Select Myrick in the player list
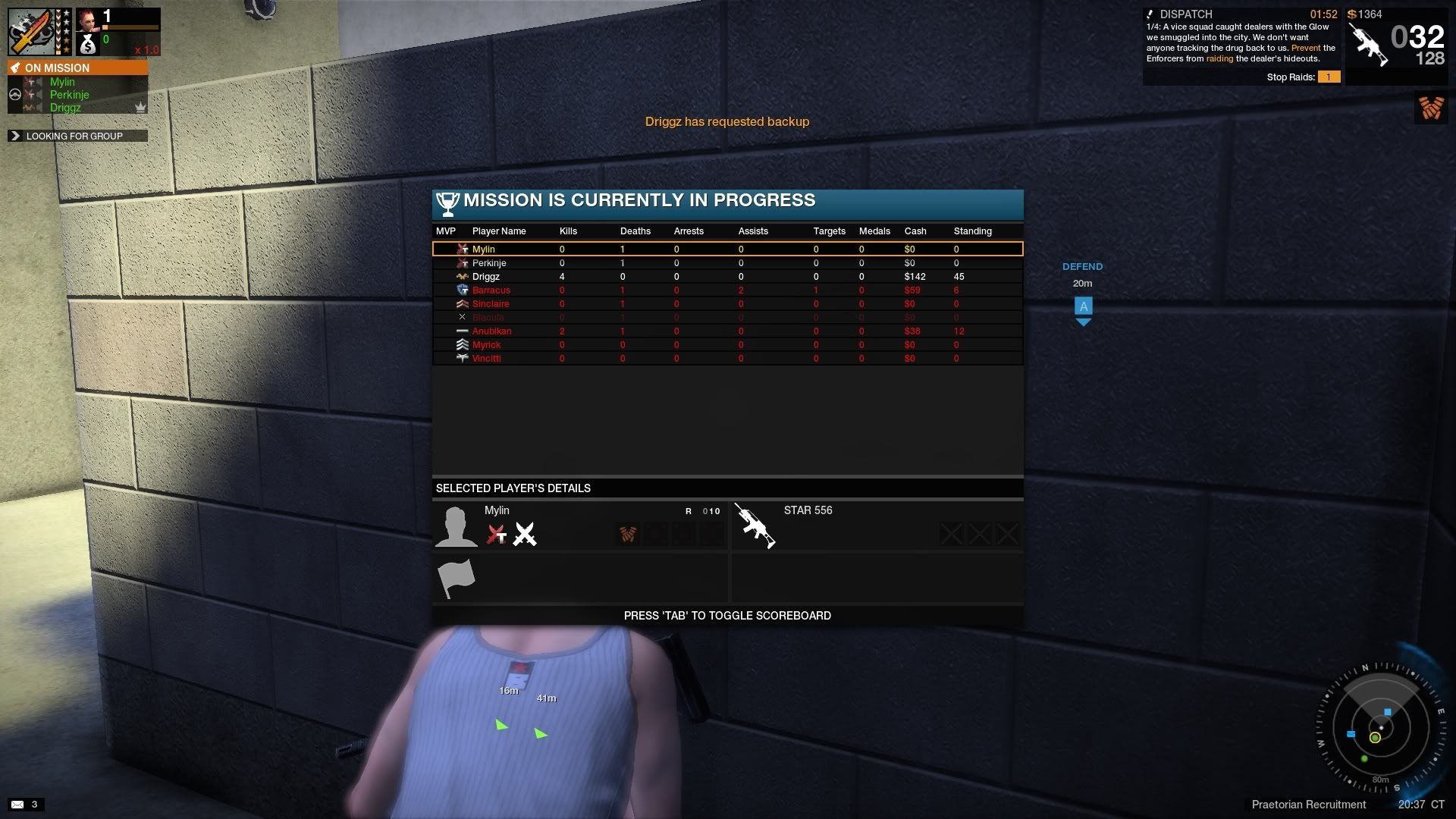Image resolution: width=1456 pixels, height=819 pixels. pos(486,345)
